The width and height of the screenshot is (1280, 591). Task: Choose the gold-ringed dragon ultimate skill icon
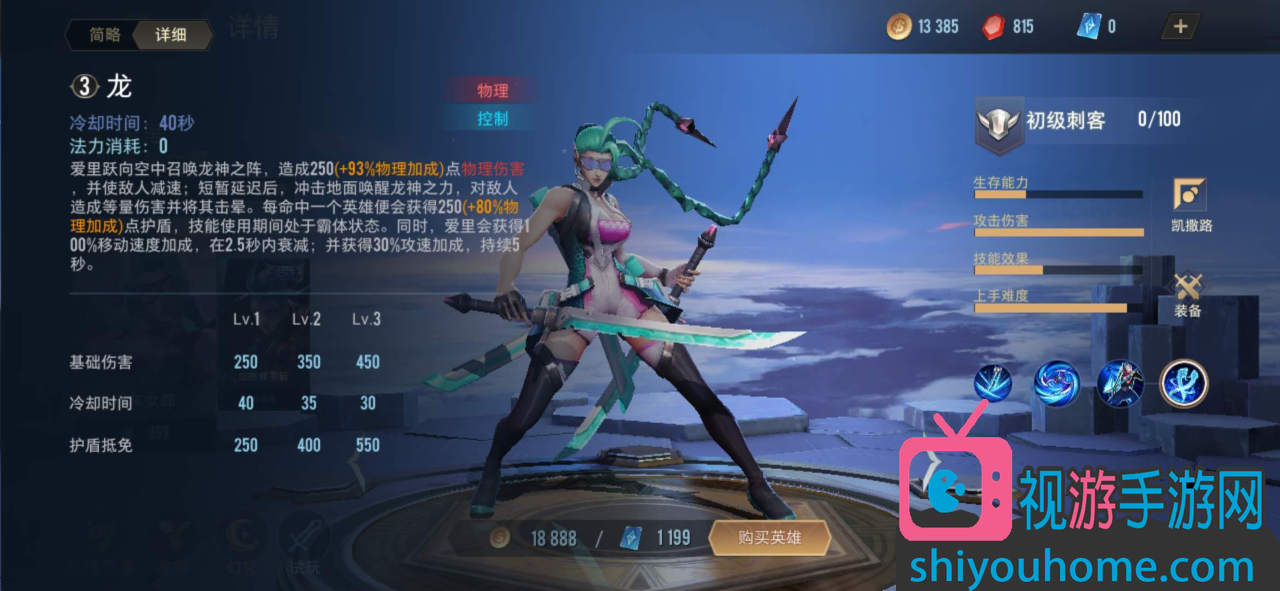pos(1184,383)
